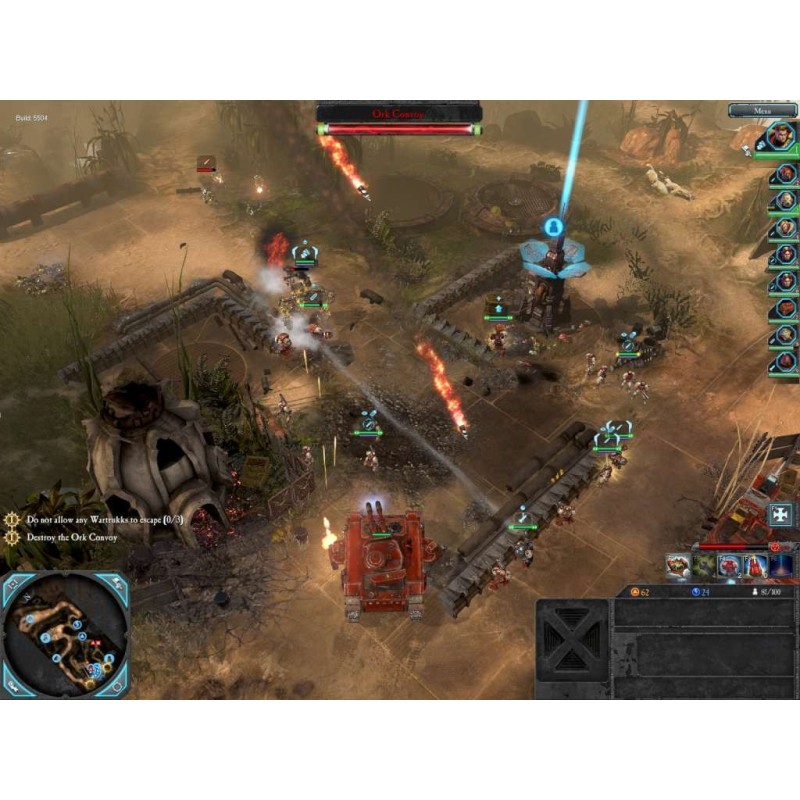Screen dimensions: 800x800
Task: Open the Menu button
Action: tap(762, 111)
